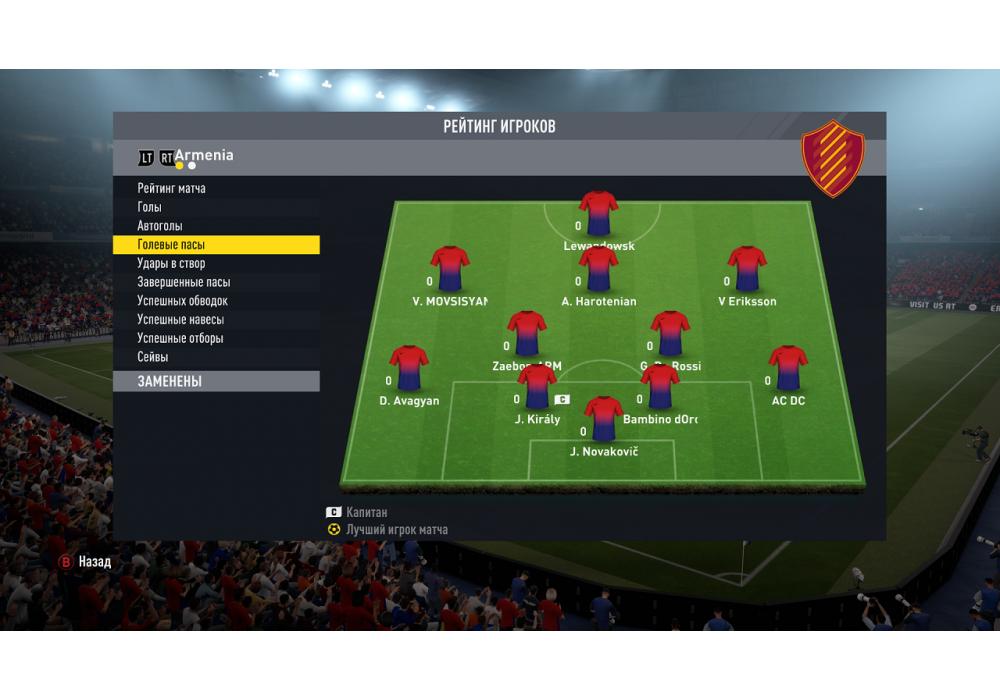The image size is (1000, 700).
Task: Open the Сейвы stat entry
Action: 153,357
